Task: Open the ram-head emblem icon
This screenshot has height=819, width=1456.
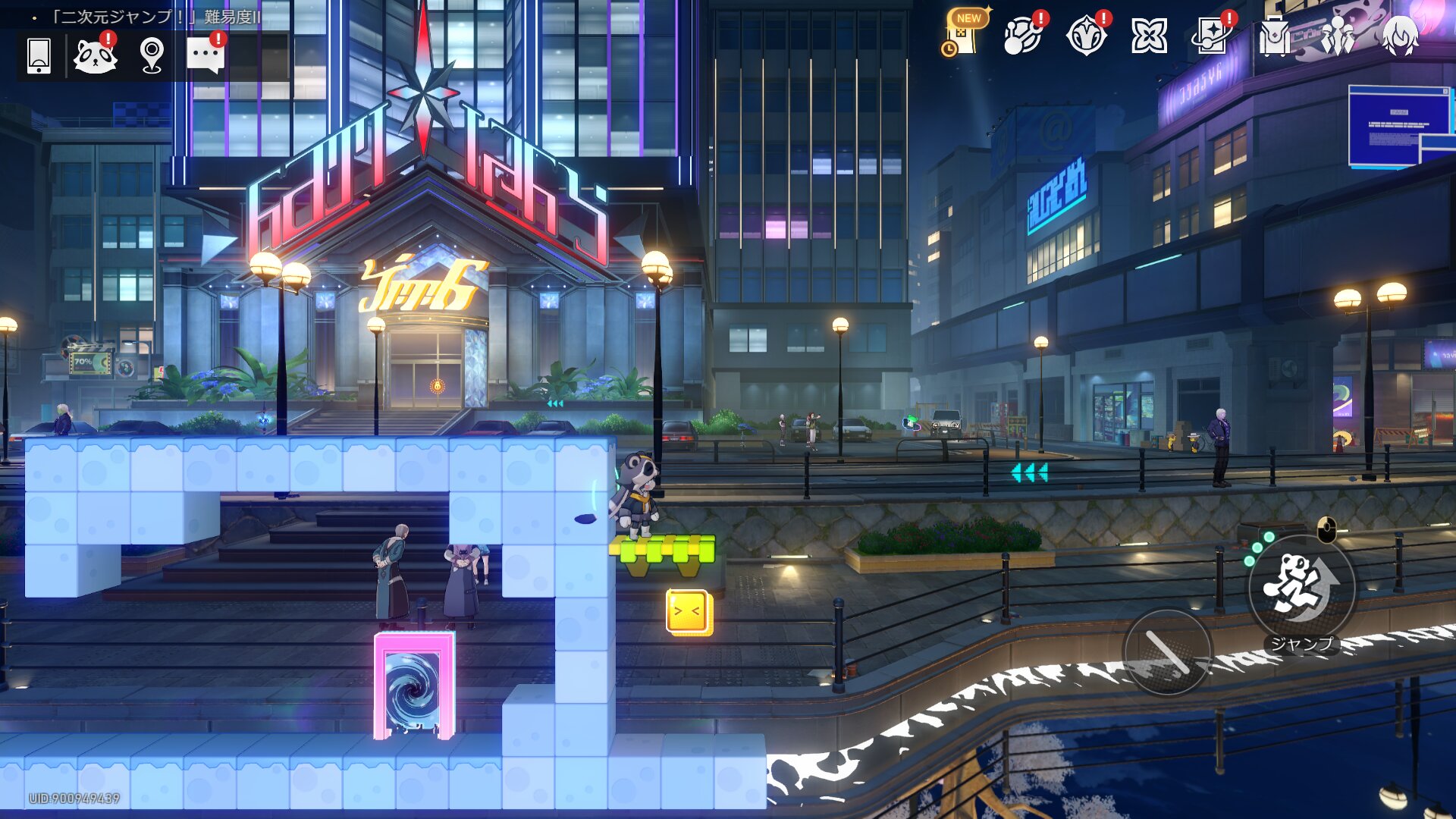Action: [x=1086, y=35]
